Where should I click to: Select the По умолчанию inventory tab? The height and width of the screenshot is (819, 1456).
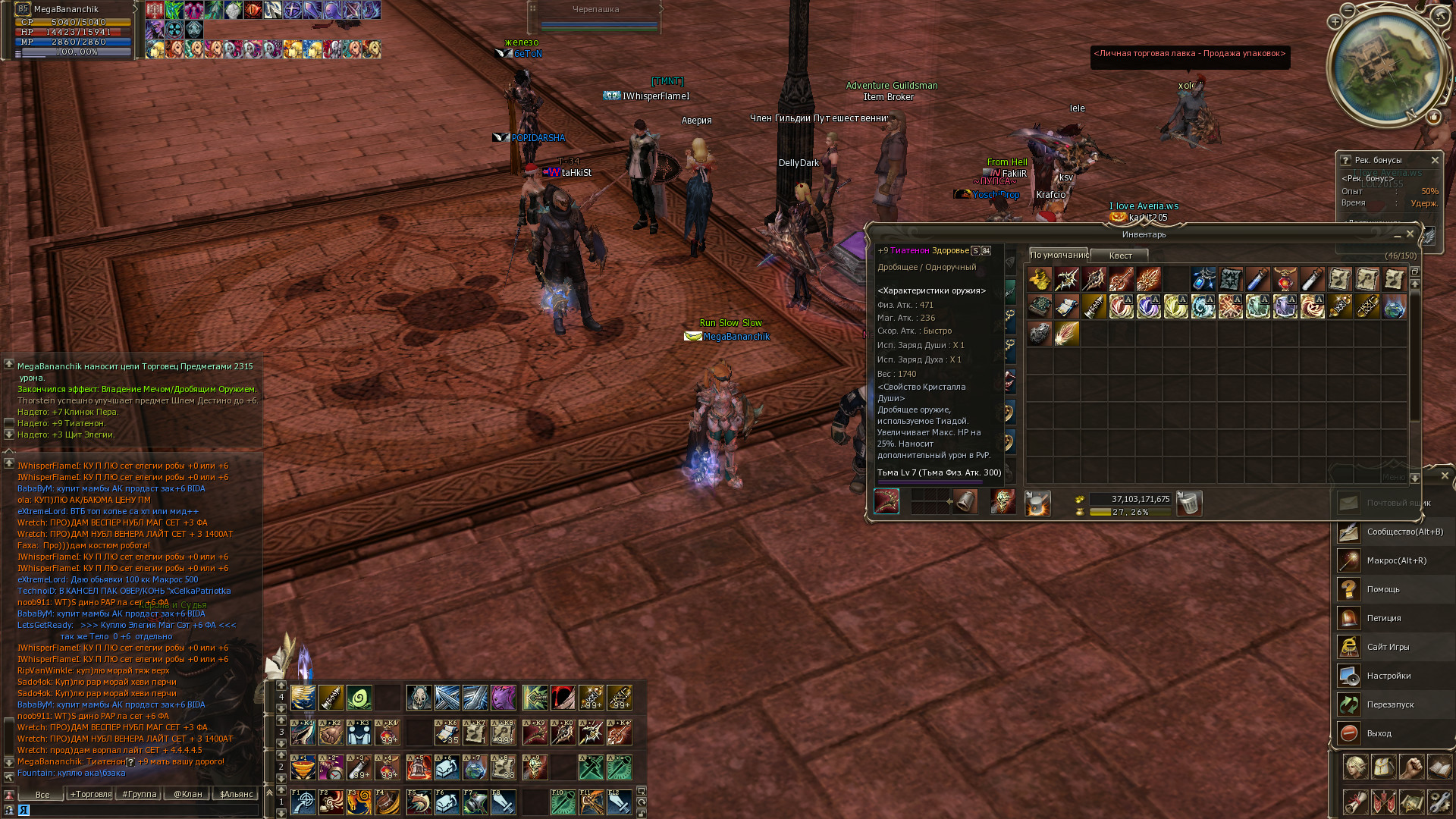tap(1059, 255)
